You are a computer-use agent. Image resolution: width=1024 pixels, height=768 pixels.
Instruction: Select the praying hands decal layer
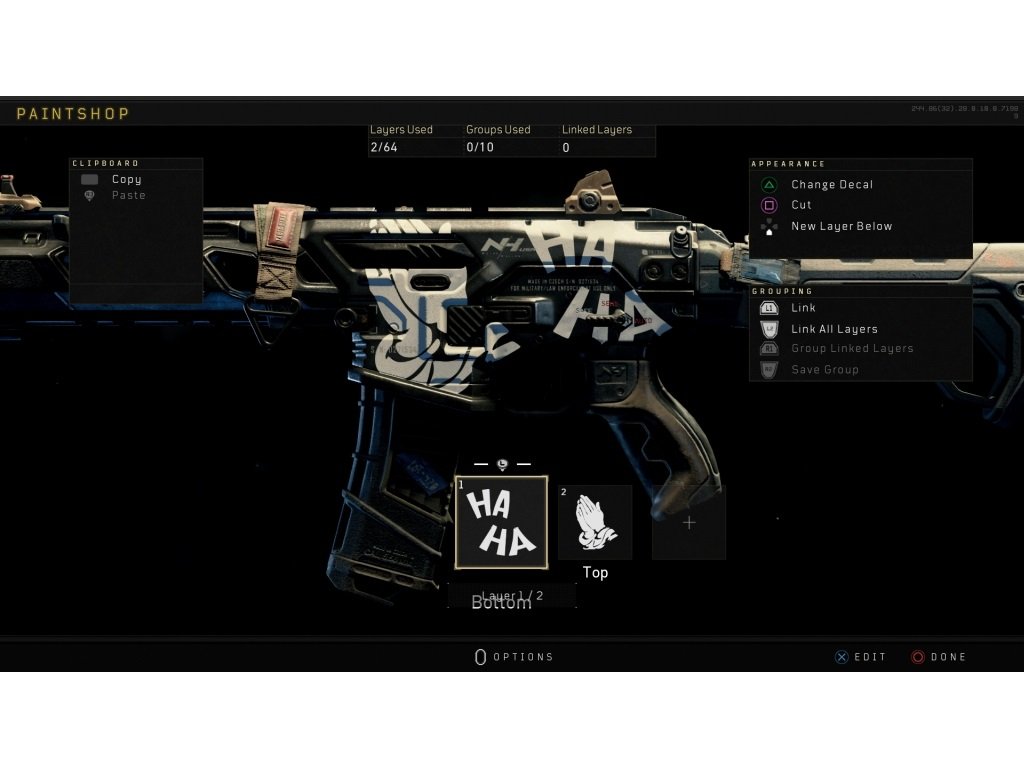pos(595,522)
